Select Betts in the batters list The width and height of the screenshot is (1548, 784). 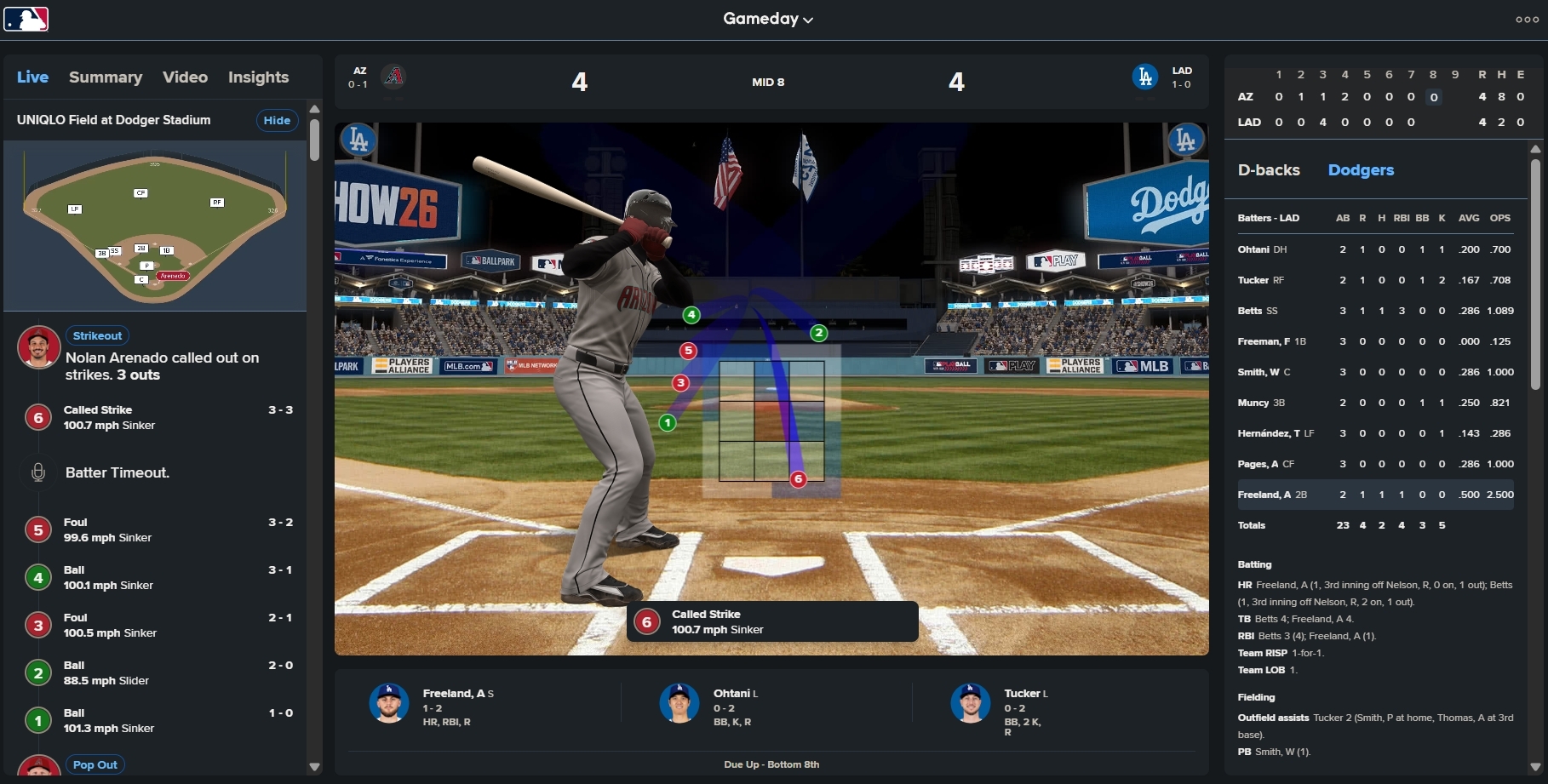click(1250, 311)
